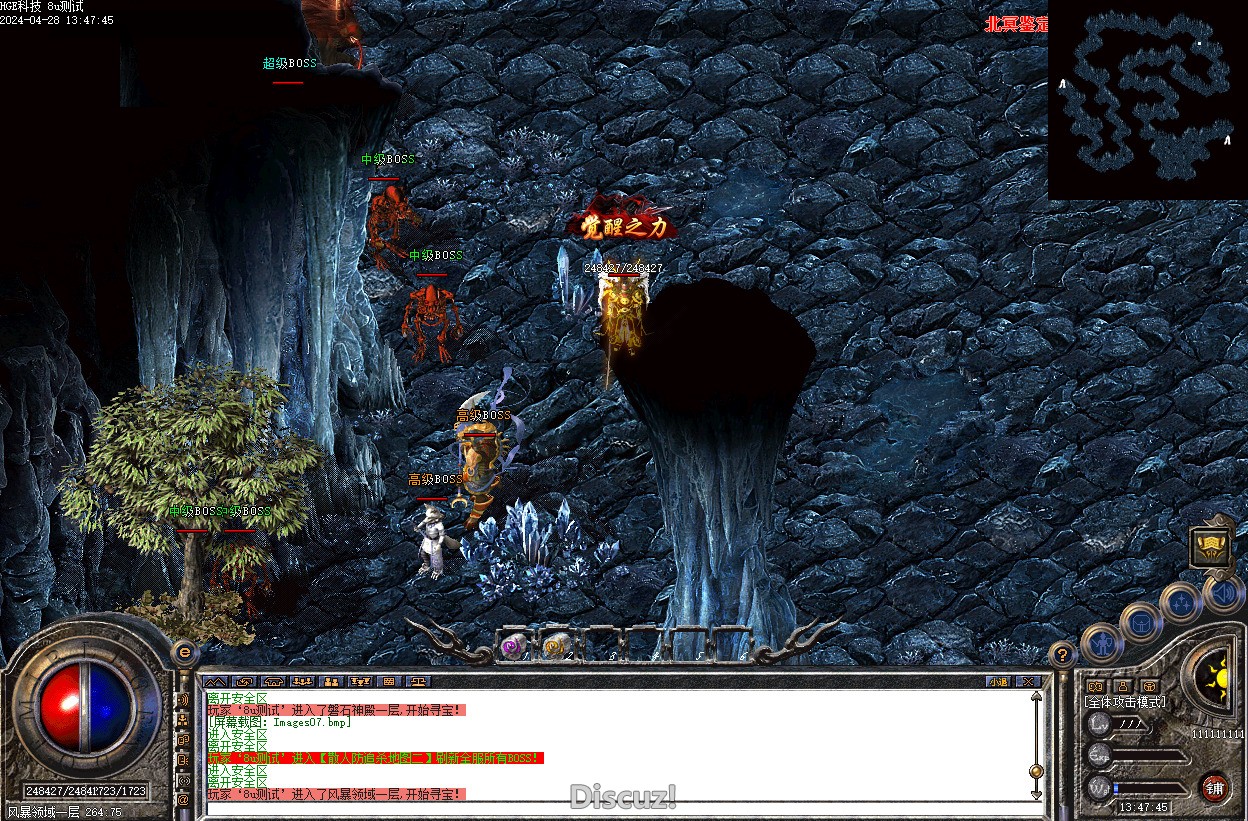Click the round e button above chat
Viewport: 1248px width, 821px height.
[x=184, y=651]
